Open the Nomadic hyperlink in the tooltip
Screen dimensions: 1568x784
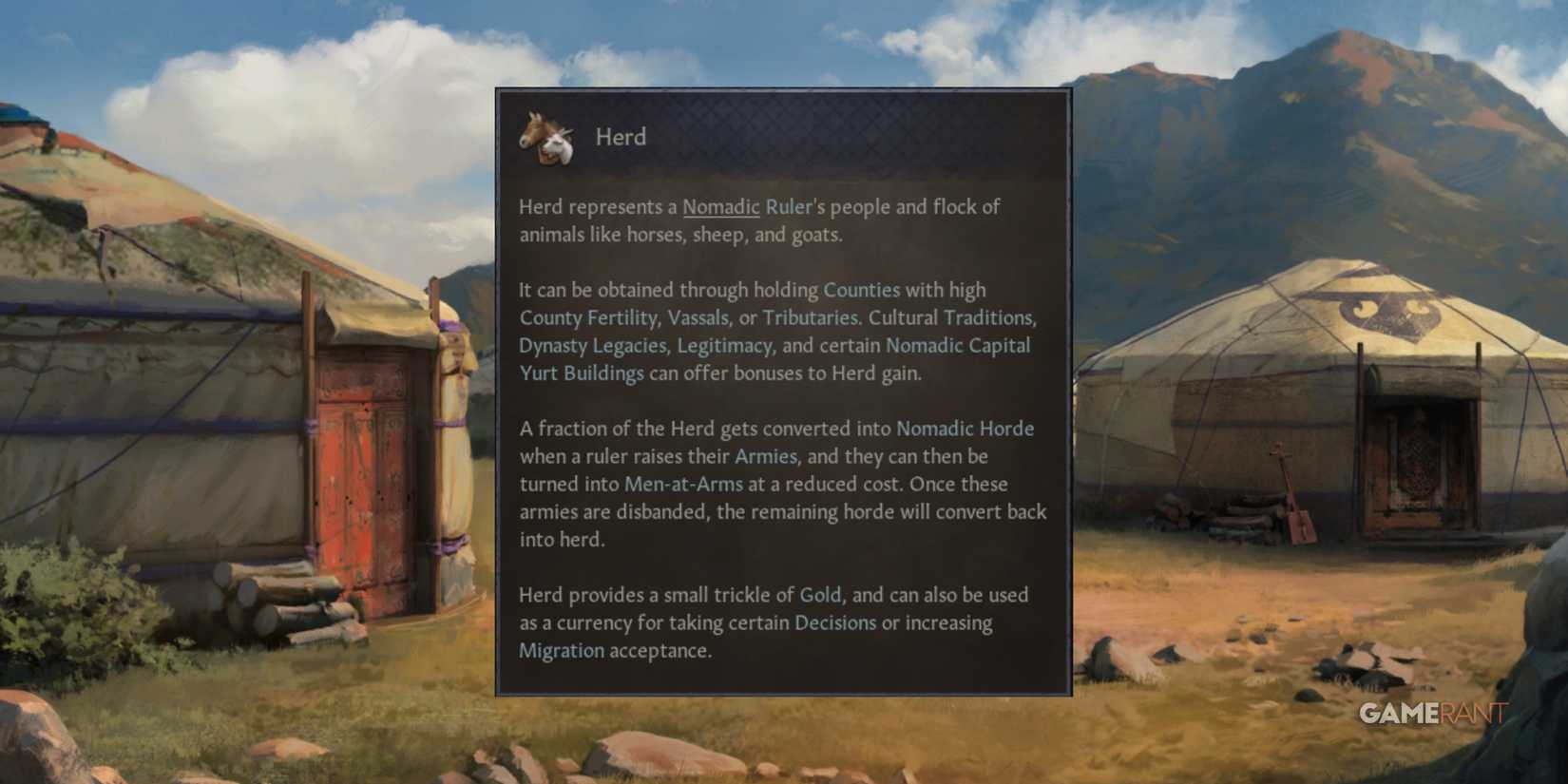(x=720, y=206)
